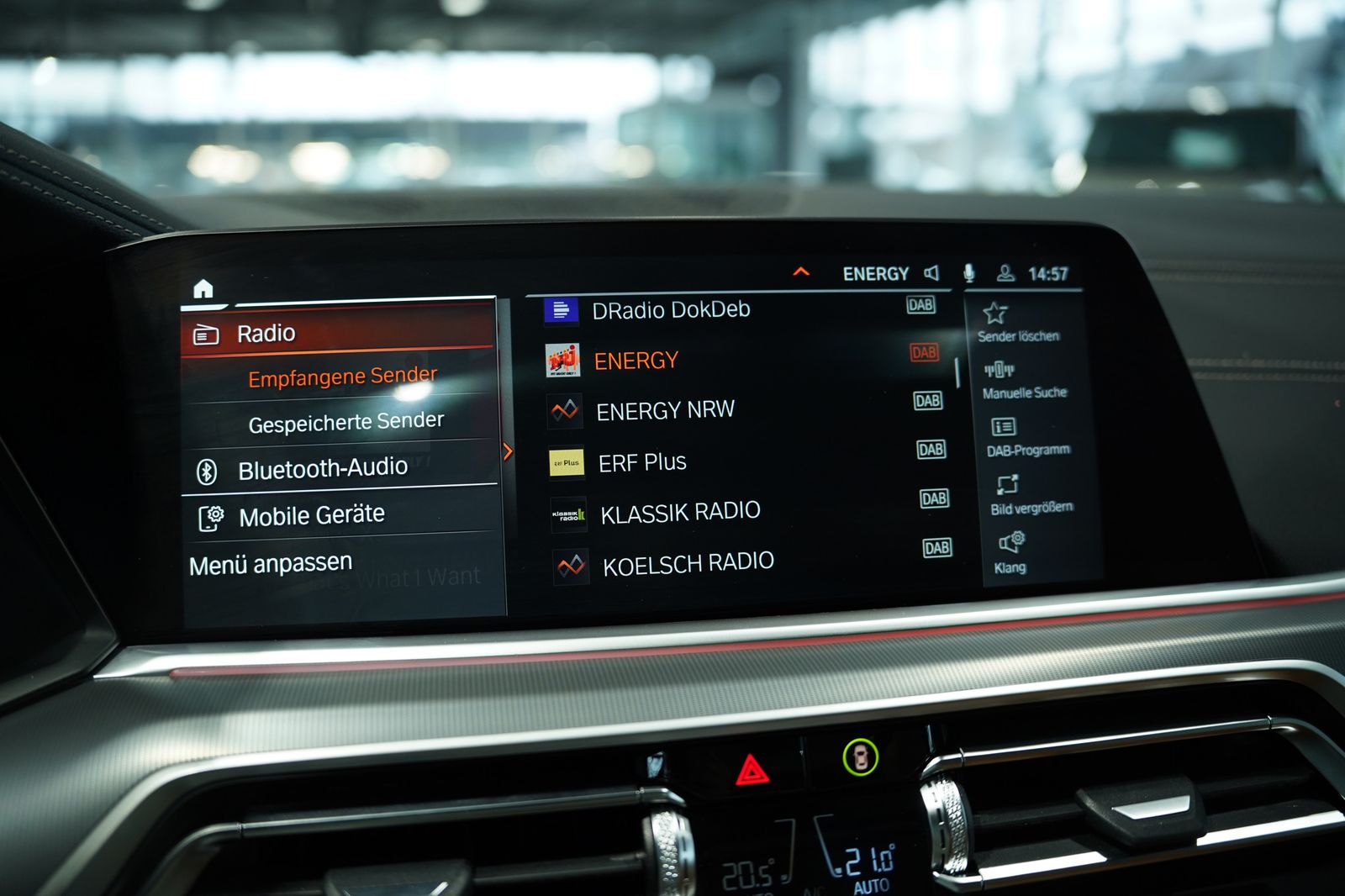1345x896 pixels.
Task: Tap the home icon
Action: tap(203, 289)
